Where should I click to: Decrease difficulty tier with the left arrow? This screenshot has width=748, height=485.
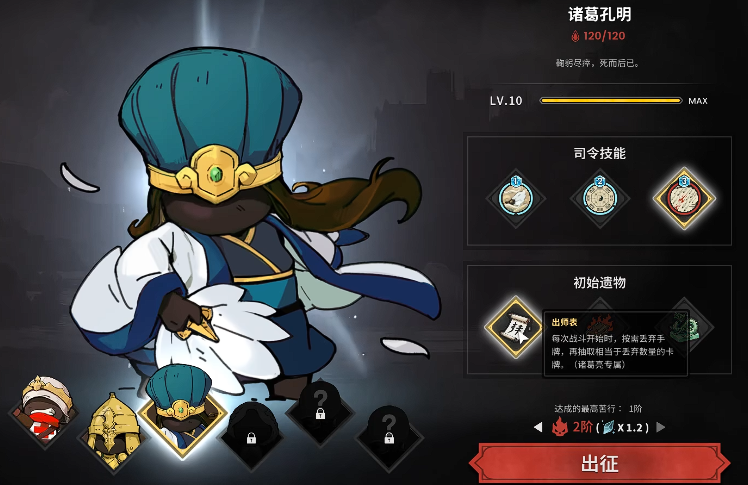point(537,427)
